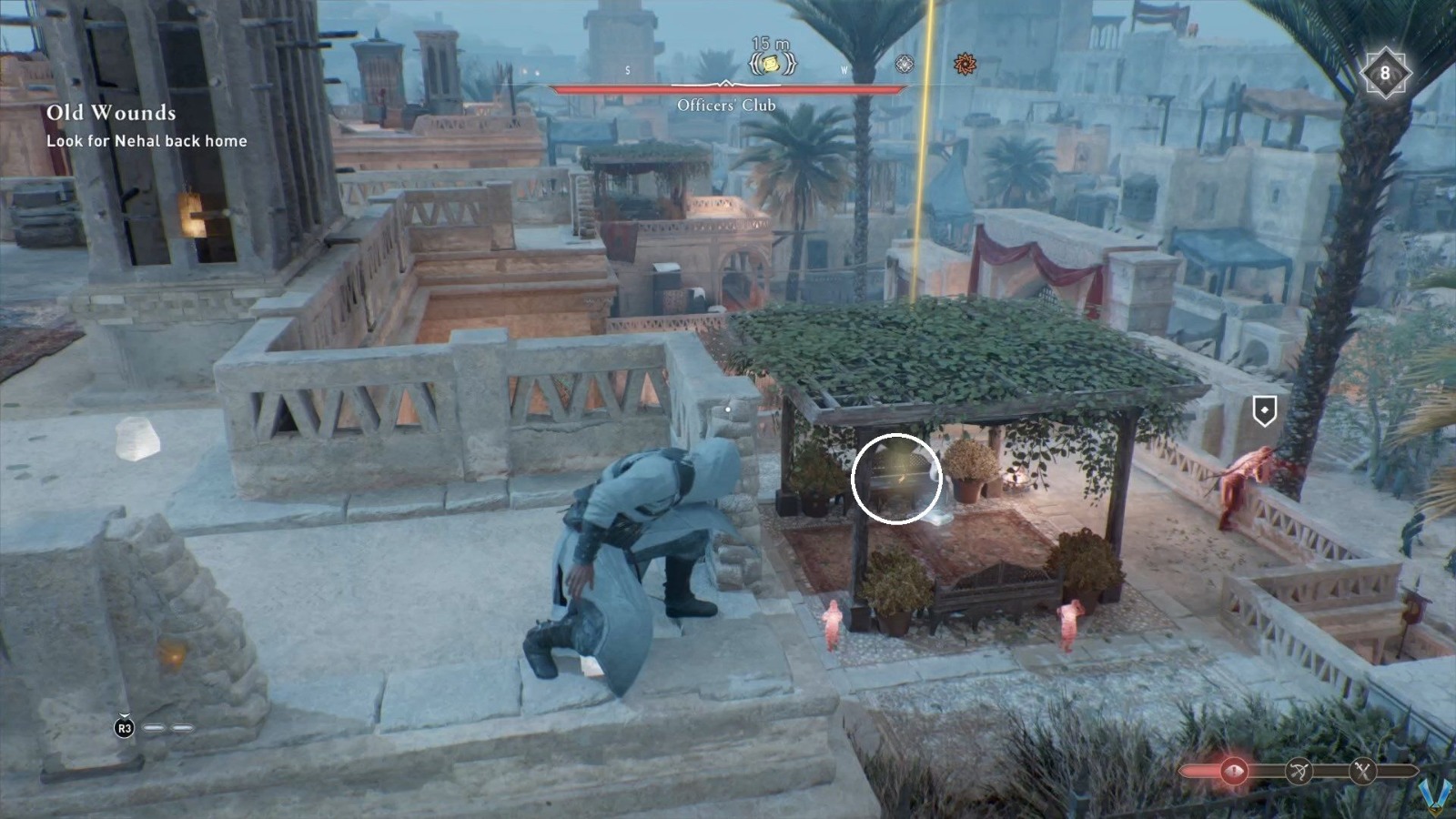Screen dimensions: 1456x819
Task: Click the compass West direction marker
Action: pyautogui.click(x=844, y=70)
